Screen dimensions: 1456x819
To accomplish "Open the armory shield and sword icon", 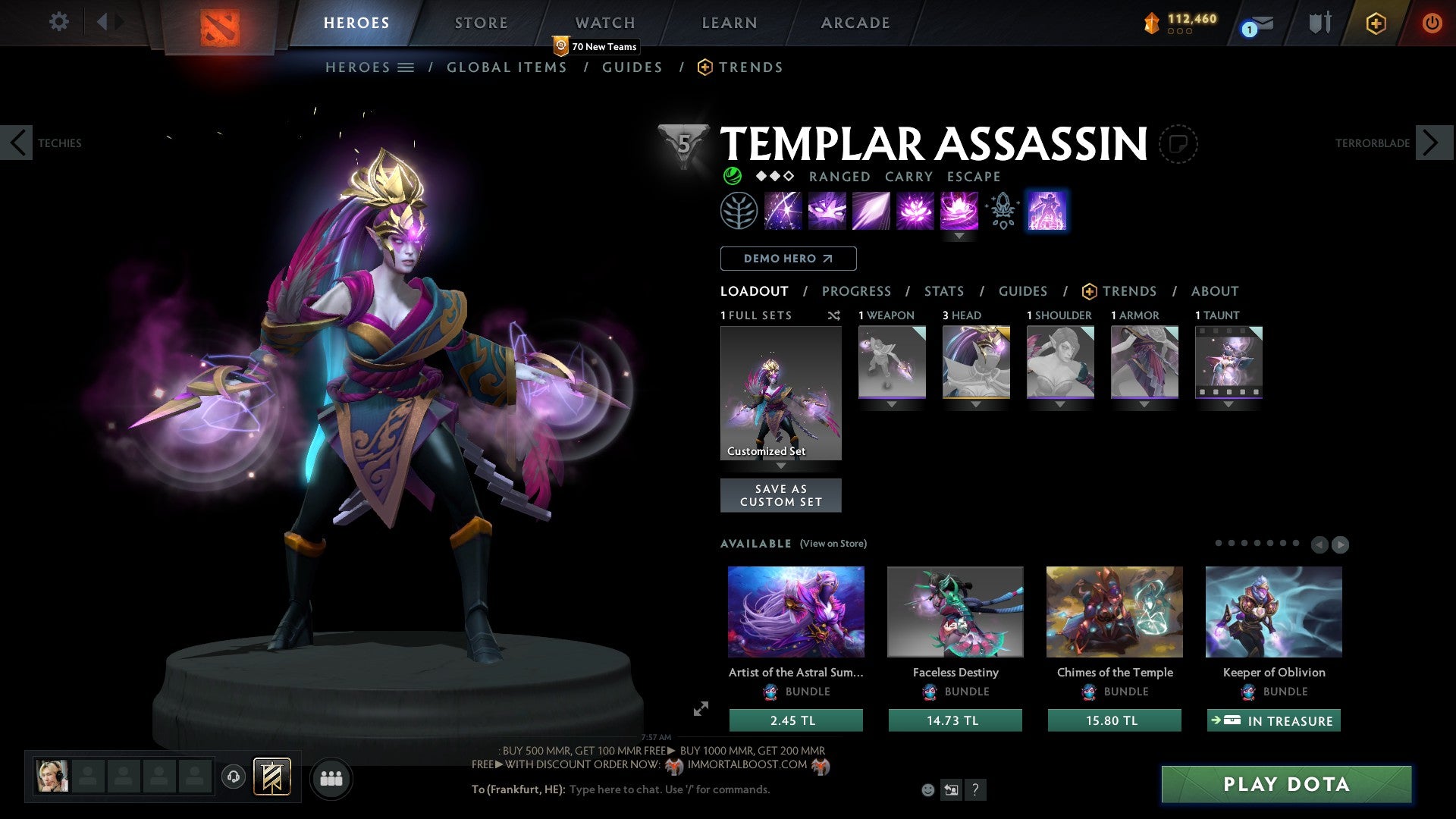I will 1319,23.
